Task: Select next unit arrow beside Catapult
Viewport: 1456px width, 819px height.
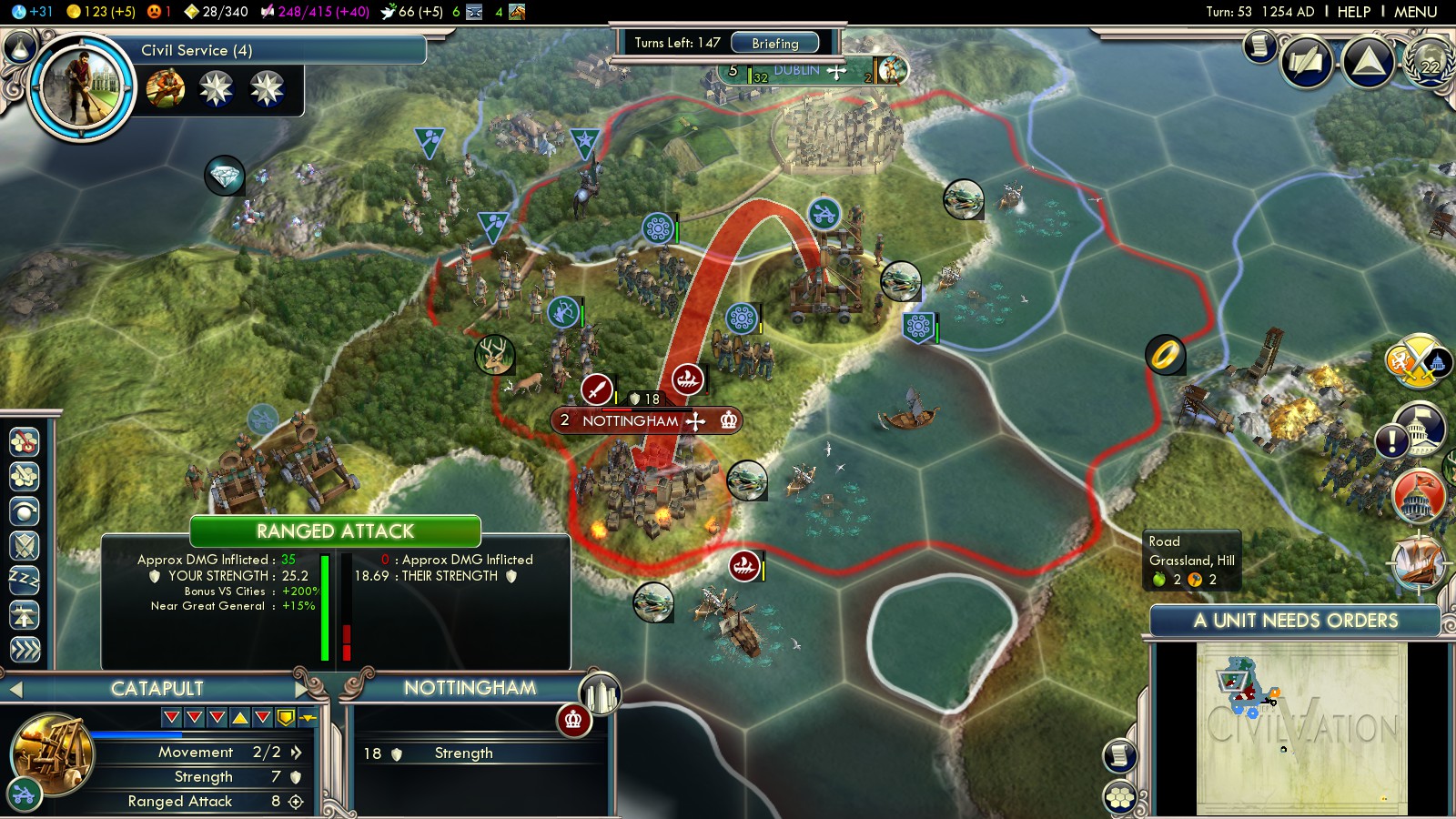Action: [303, 689]
